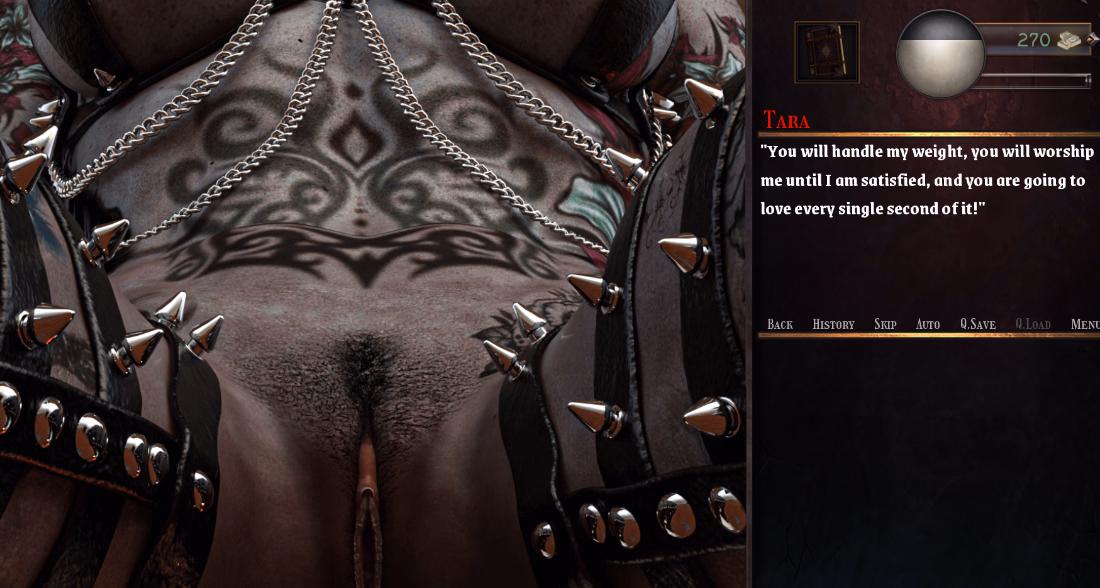Activate the Skip button
1100x588 pixels.
(885, 324)
